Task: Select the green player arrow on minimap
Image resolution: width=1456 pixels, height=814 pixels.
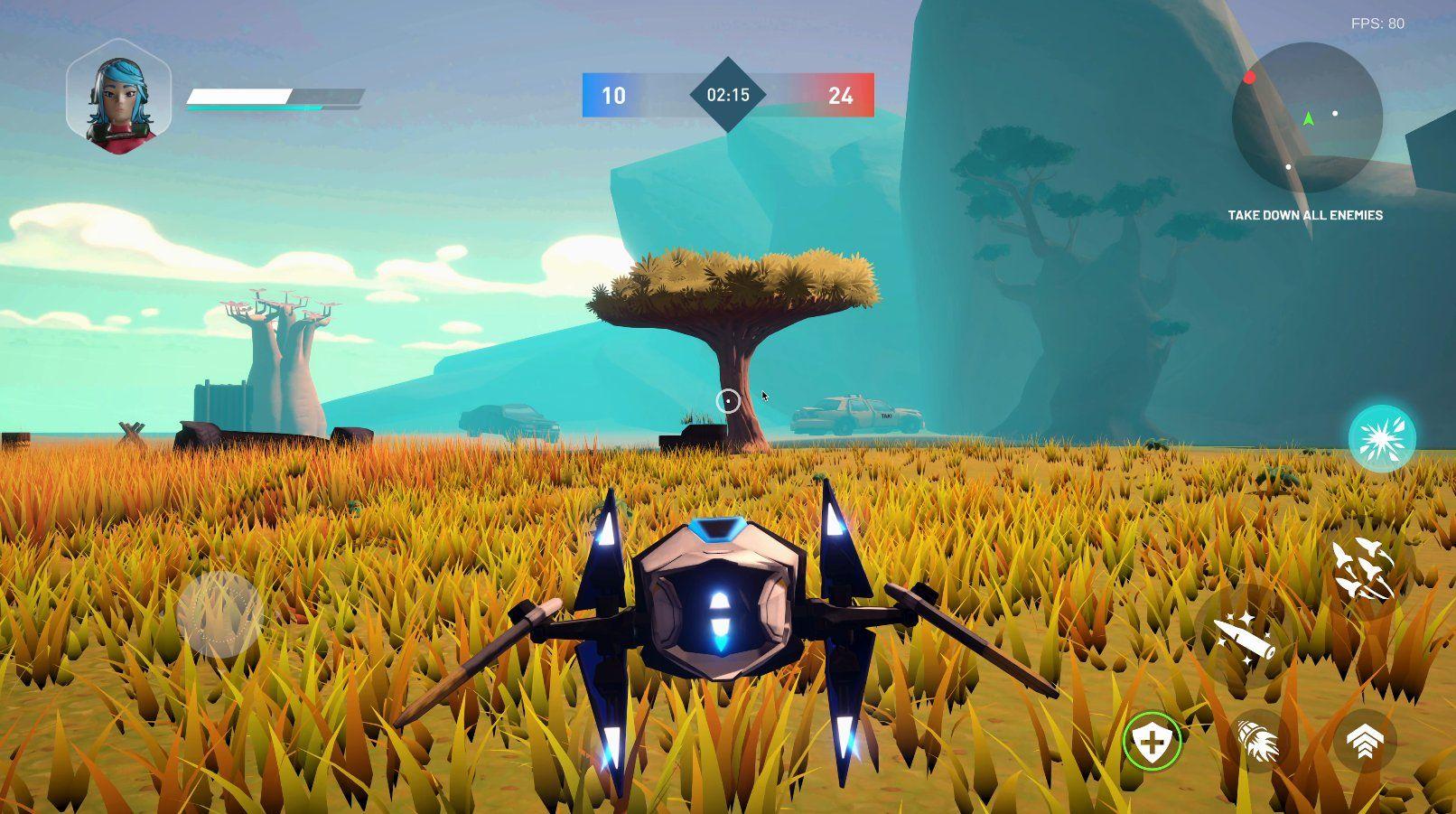Action: tap(1307, 117)
